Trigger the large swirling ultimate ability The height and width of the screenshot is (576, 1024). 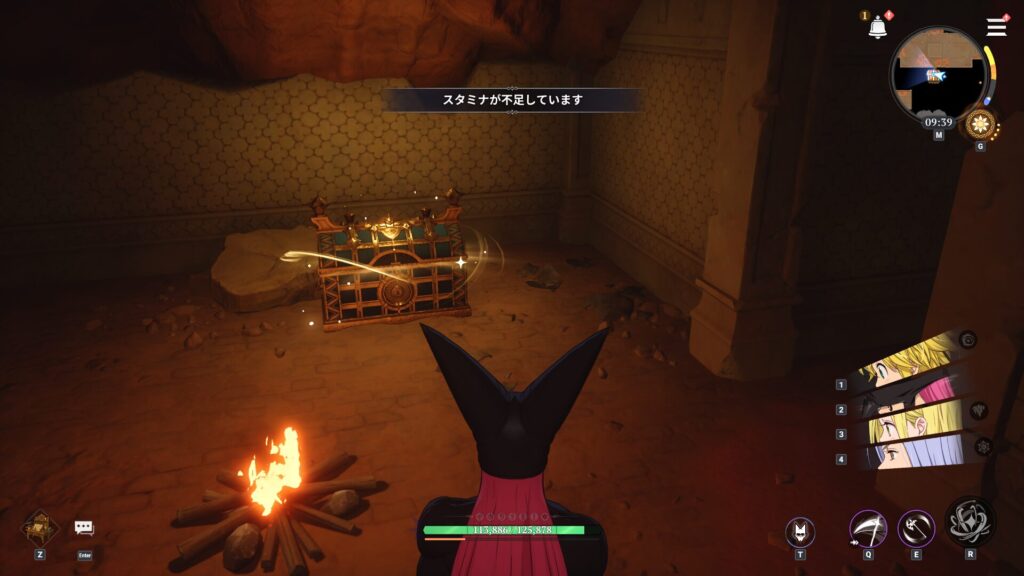point(970,520)
